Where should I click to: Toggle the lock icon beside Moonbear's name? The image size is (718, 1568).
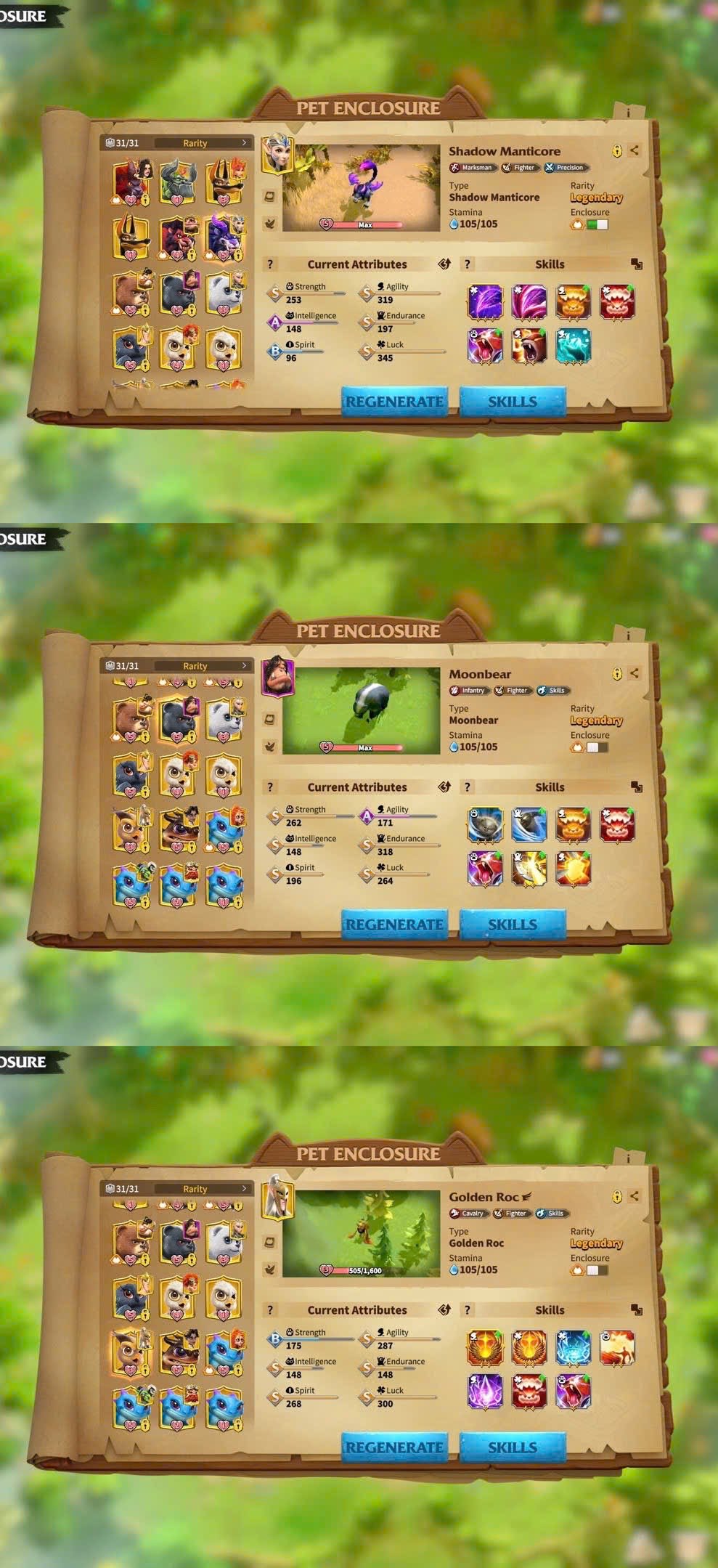[616, 674]
